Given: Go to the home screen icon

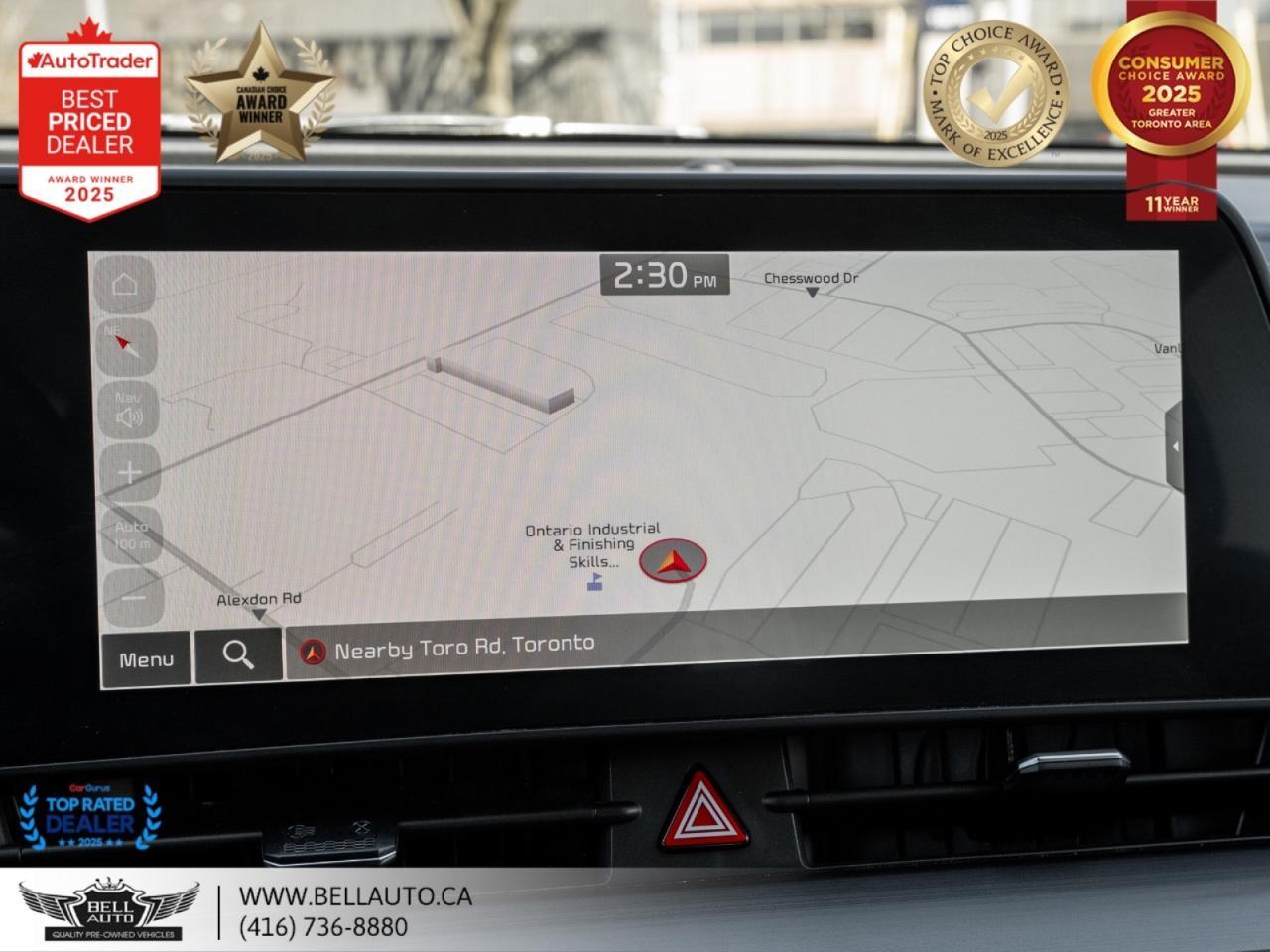Looking at the screenshot, I should (x=126, y=286).
